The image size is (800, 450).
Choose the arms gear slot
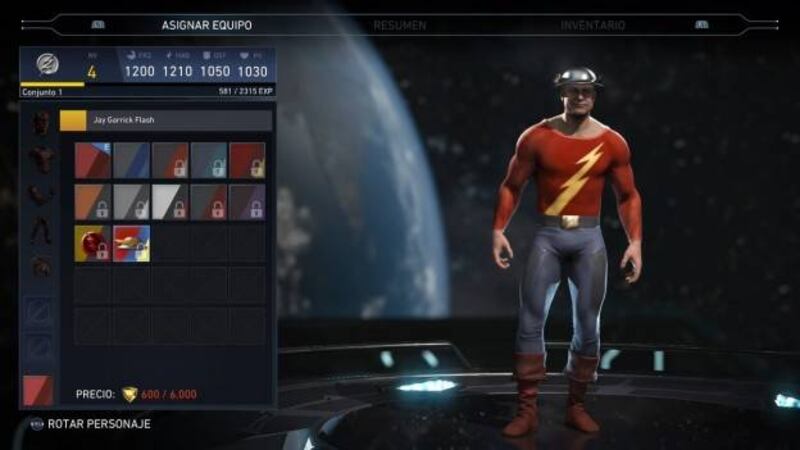(x=41, y=195)
